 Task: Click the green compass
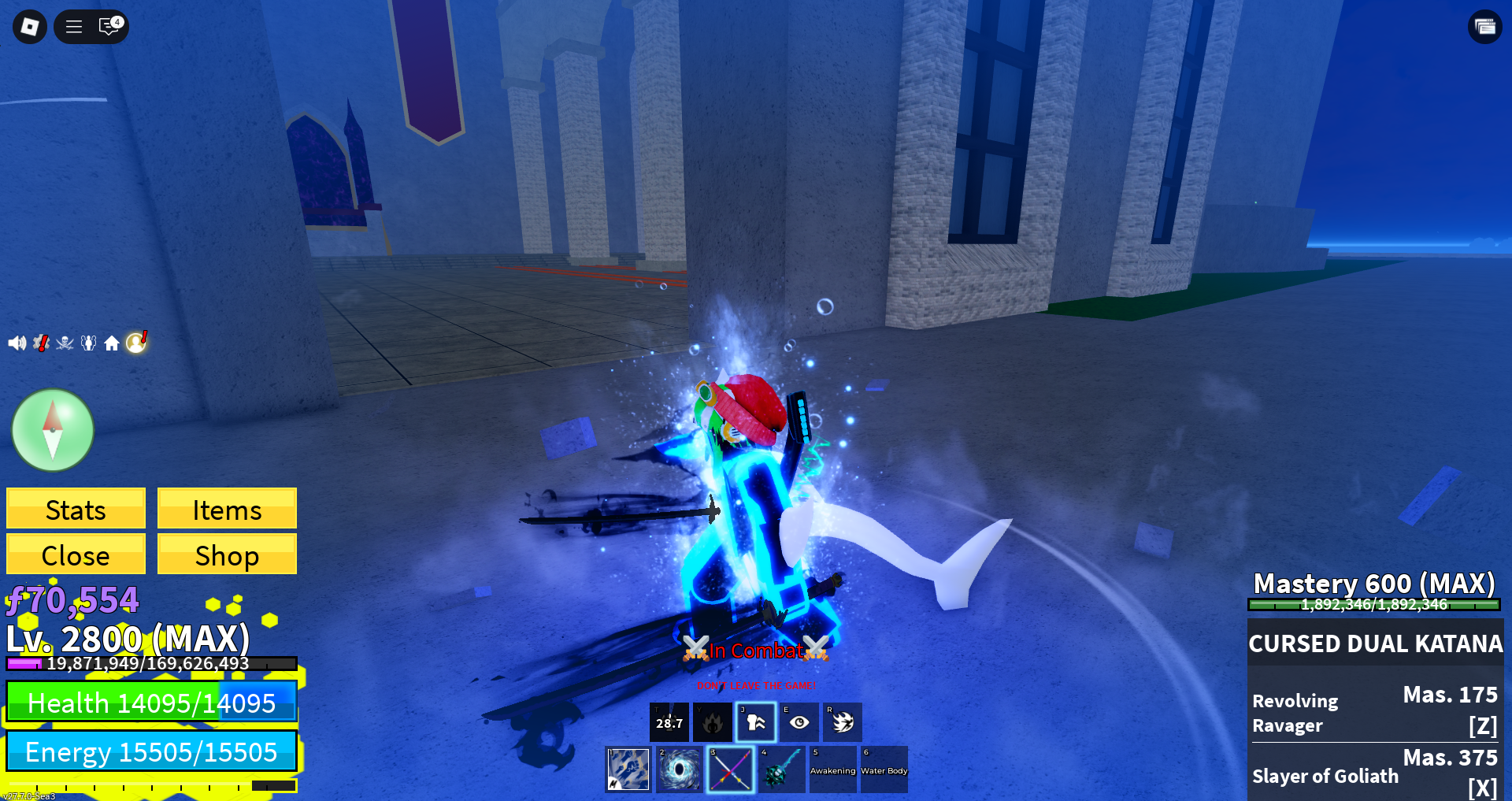[x=53, y=430]
